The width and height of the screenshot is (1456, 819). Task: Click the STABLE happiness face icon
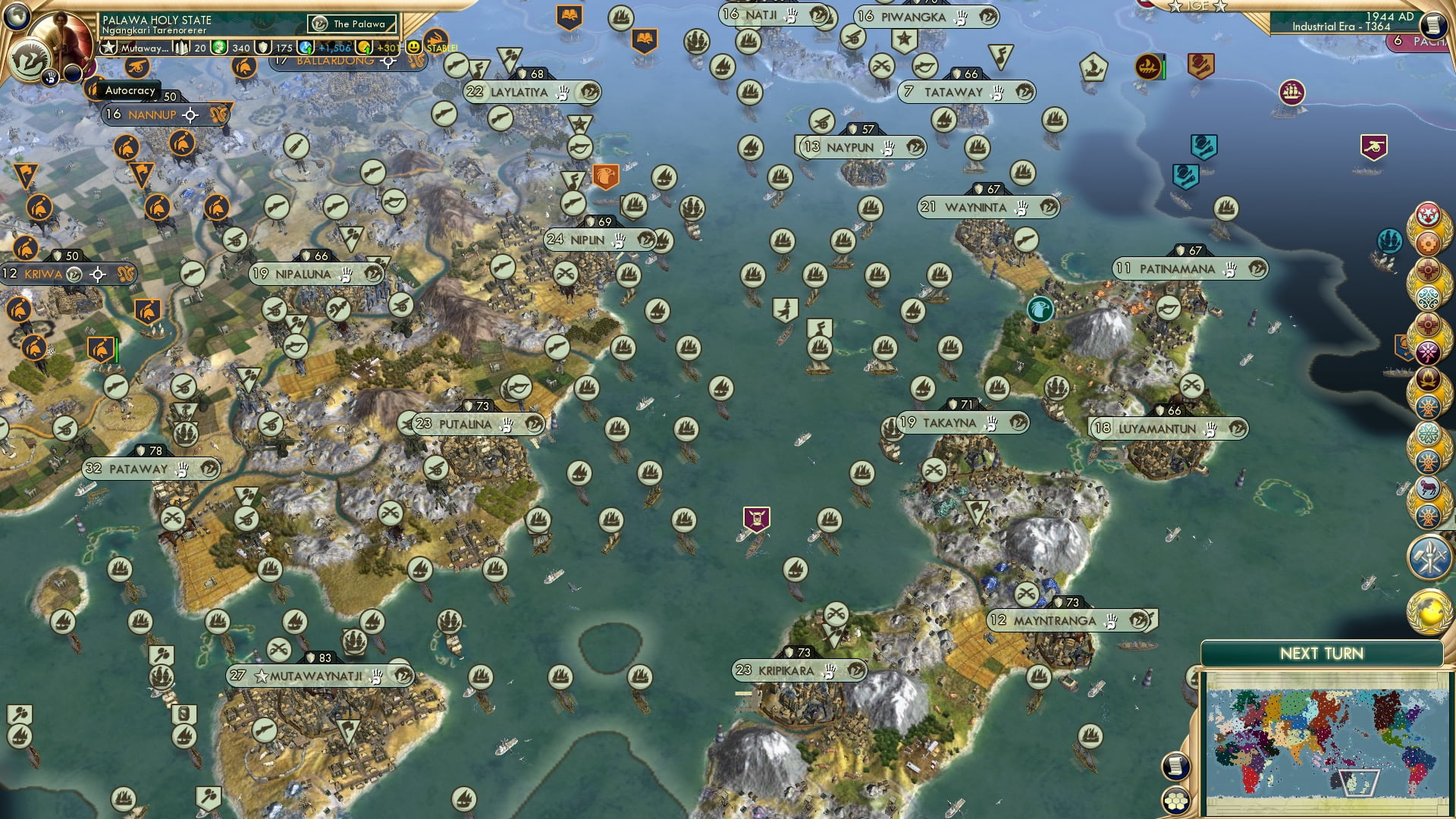(x=413, y=48)
